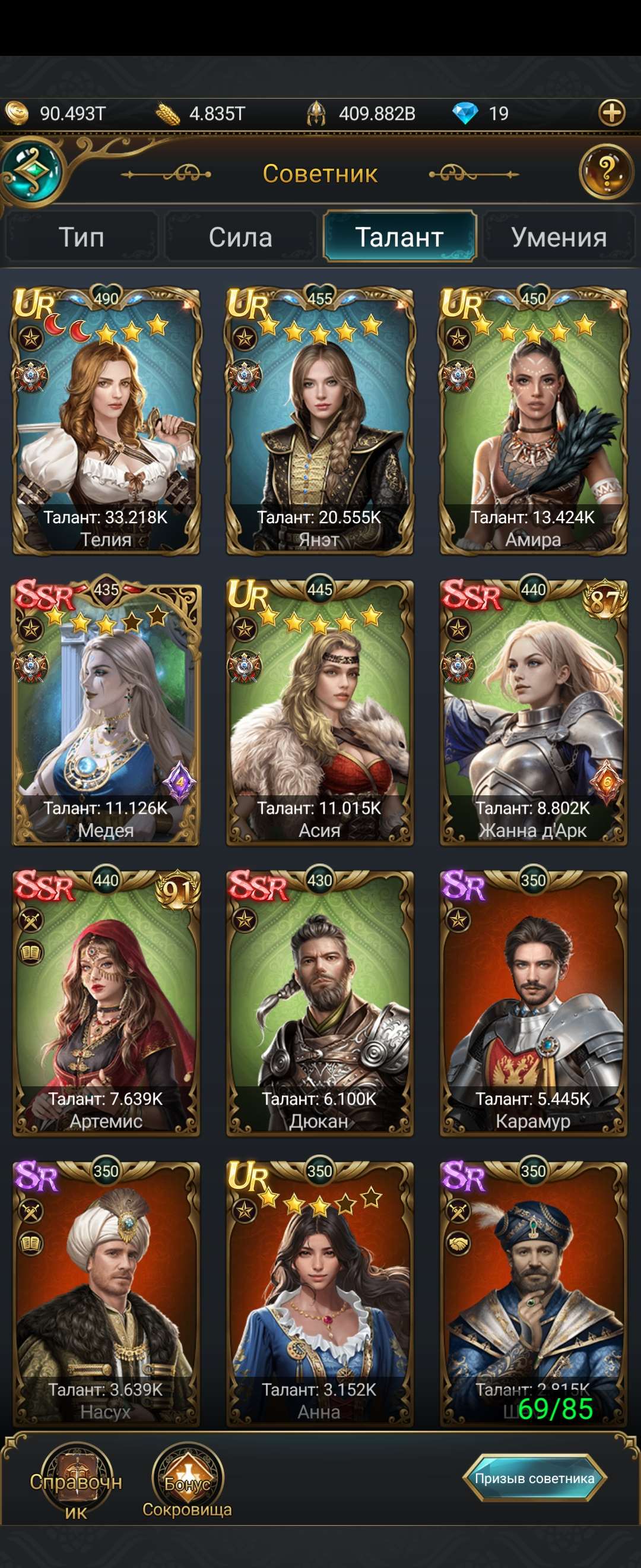
Task: Click the gold plus button
Action: click(x=612, y=113)
